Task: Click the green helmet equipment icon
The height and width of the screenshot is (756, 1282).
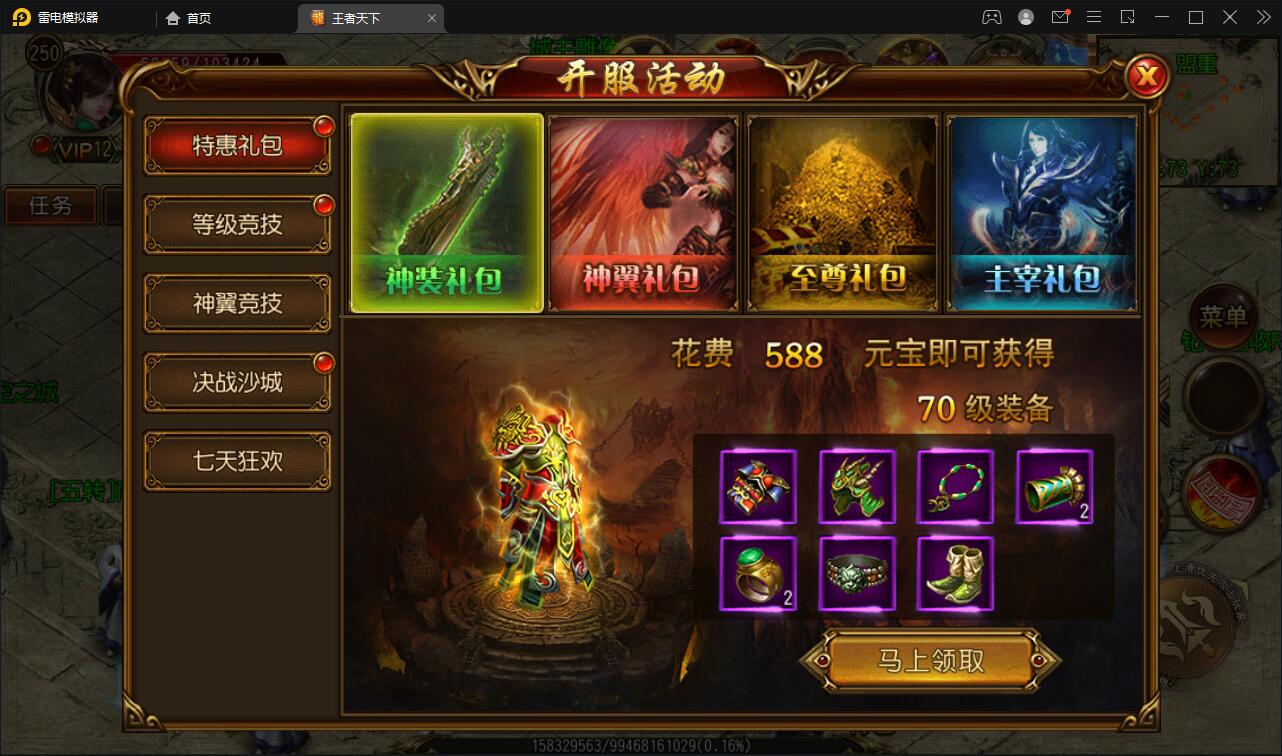Action: 856,487
